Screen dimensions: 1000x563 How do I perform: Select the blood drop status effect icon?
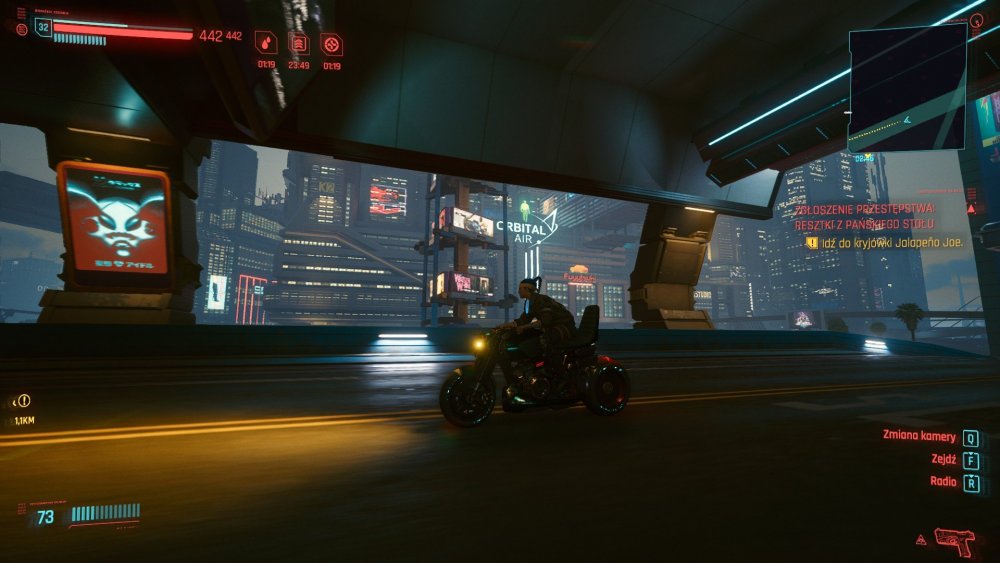[265, 43]
